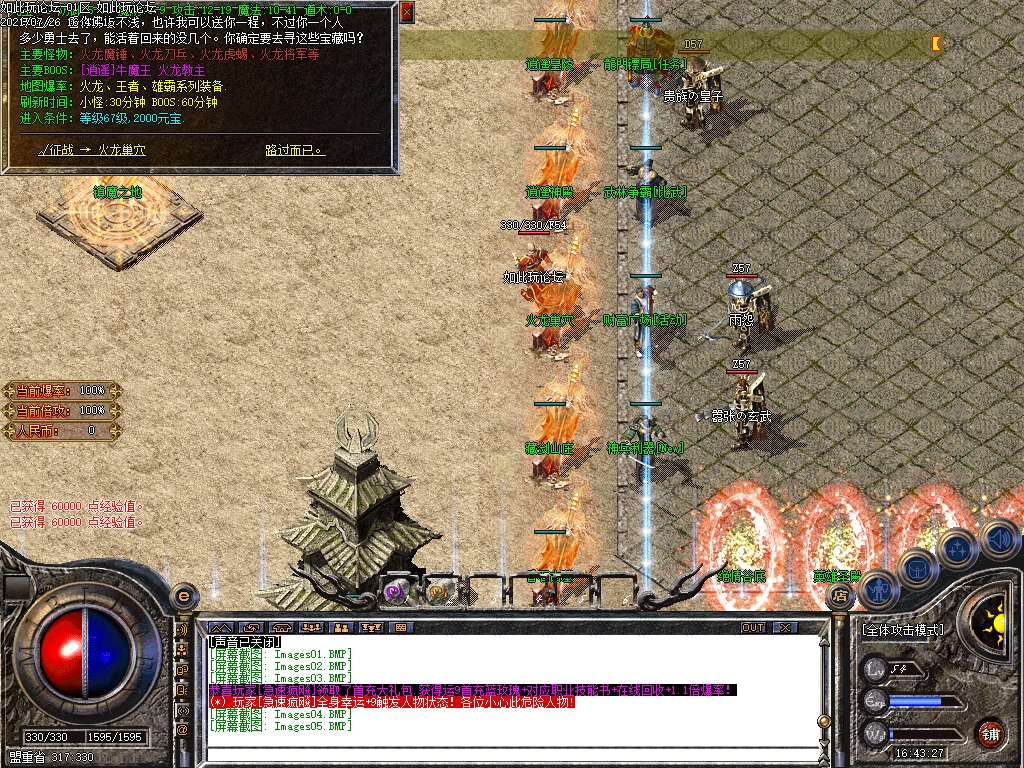This screenshot has width=1024, height=768.
Task: Close the game via the chat bar X
Action: point(785,627)
